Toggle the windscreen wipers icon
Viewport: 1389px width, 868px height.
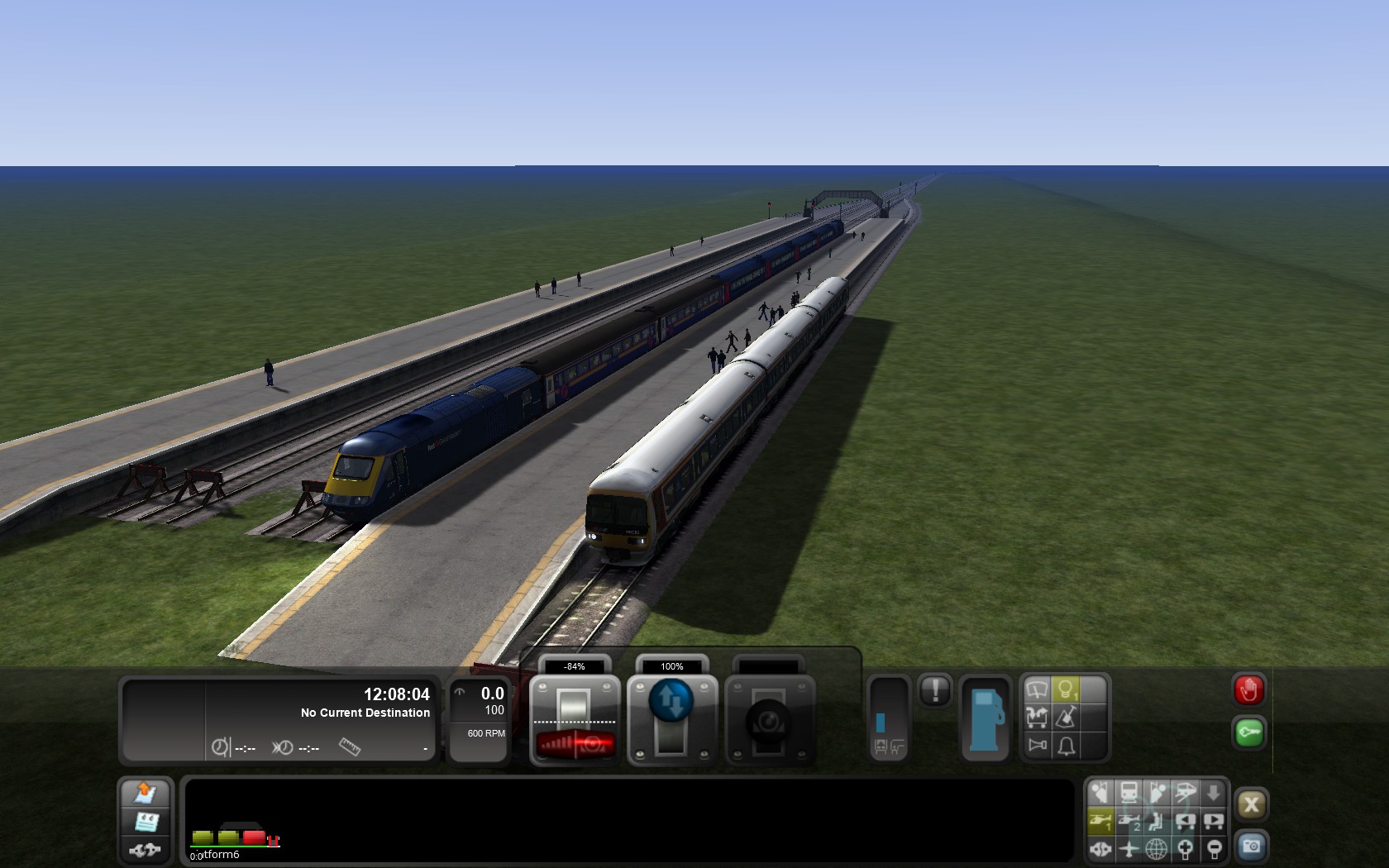(1037, 689)
